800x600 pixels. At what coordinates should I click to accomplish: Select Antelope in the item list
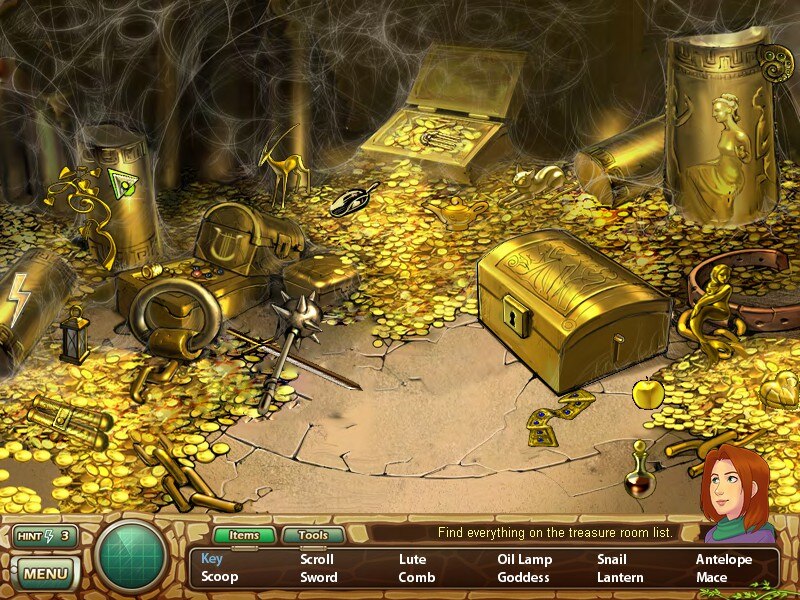click(x=724, y=559)
